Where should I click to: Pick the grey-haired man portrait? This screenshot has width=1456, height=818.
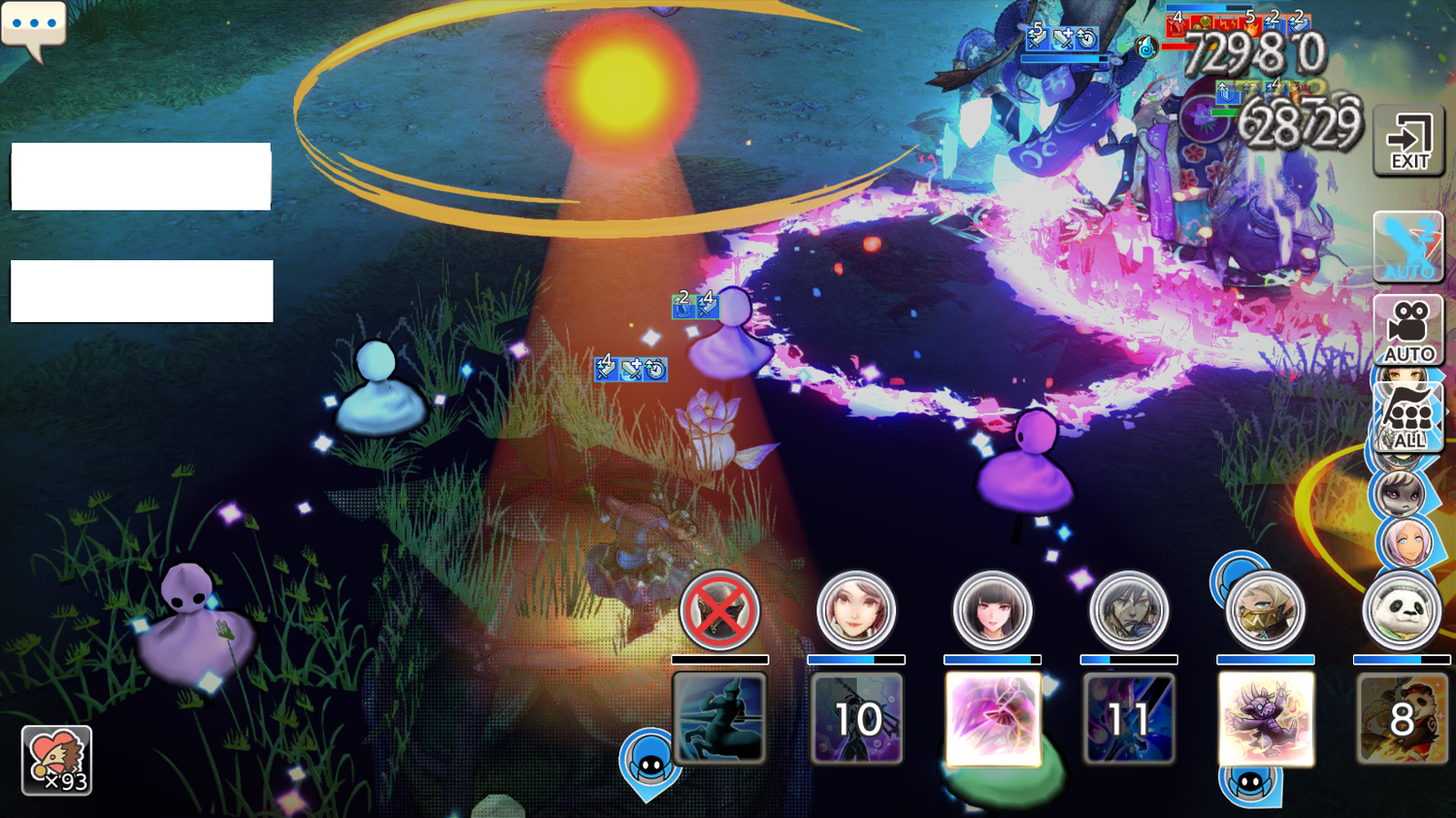coord(1129,610)
